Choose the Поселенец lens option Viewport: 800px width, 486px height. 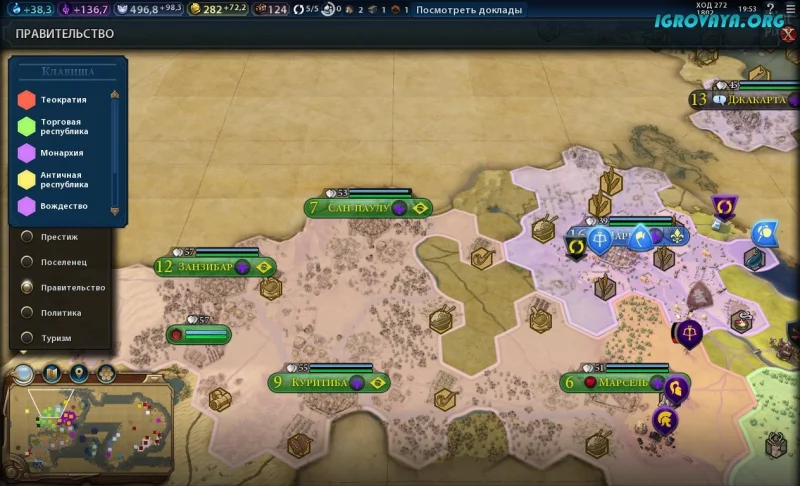click(28, 262)
